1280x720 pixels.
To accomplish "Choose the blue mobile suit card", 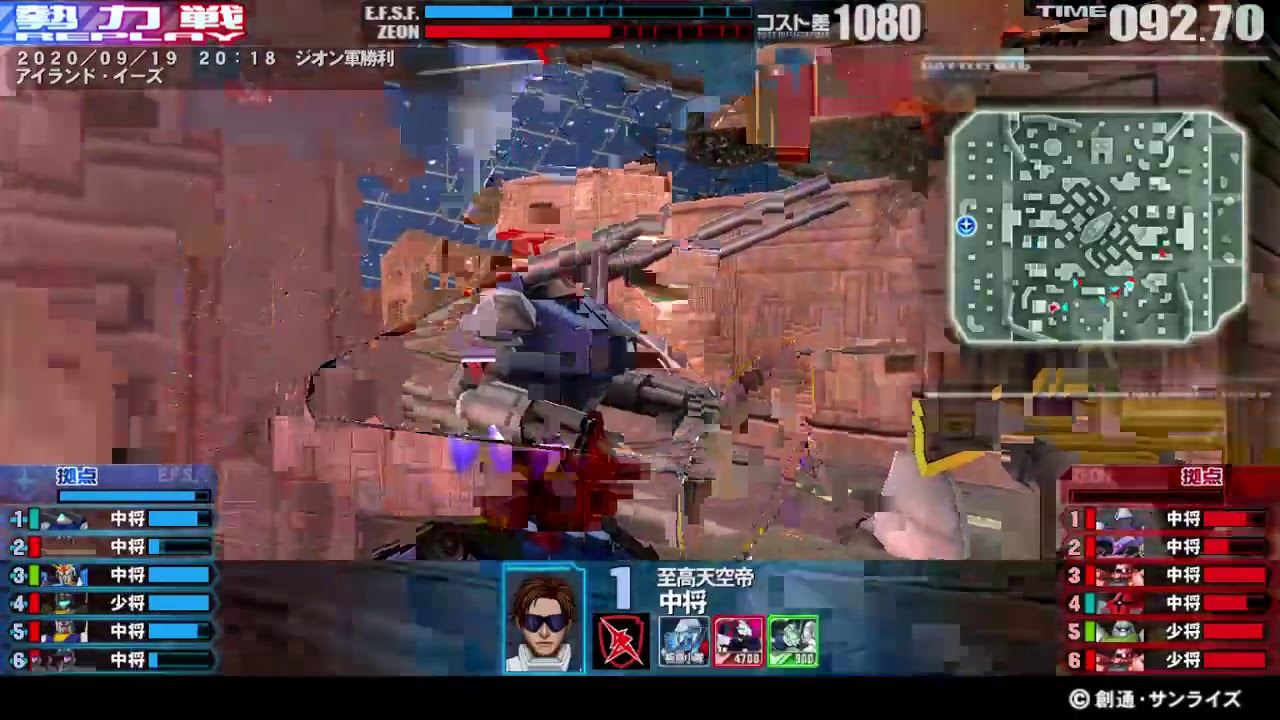I will coord(684,641).
